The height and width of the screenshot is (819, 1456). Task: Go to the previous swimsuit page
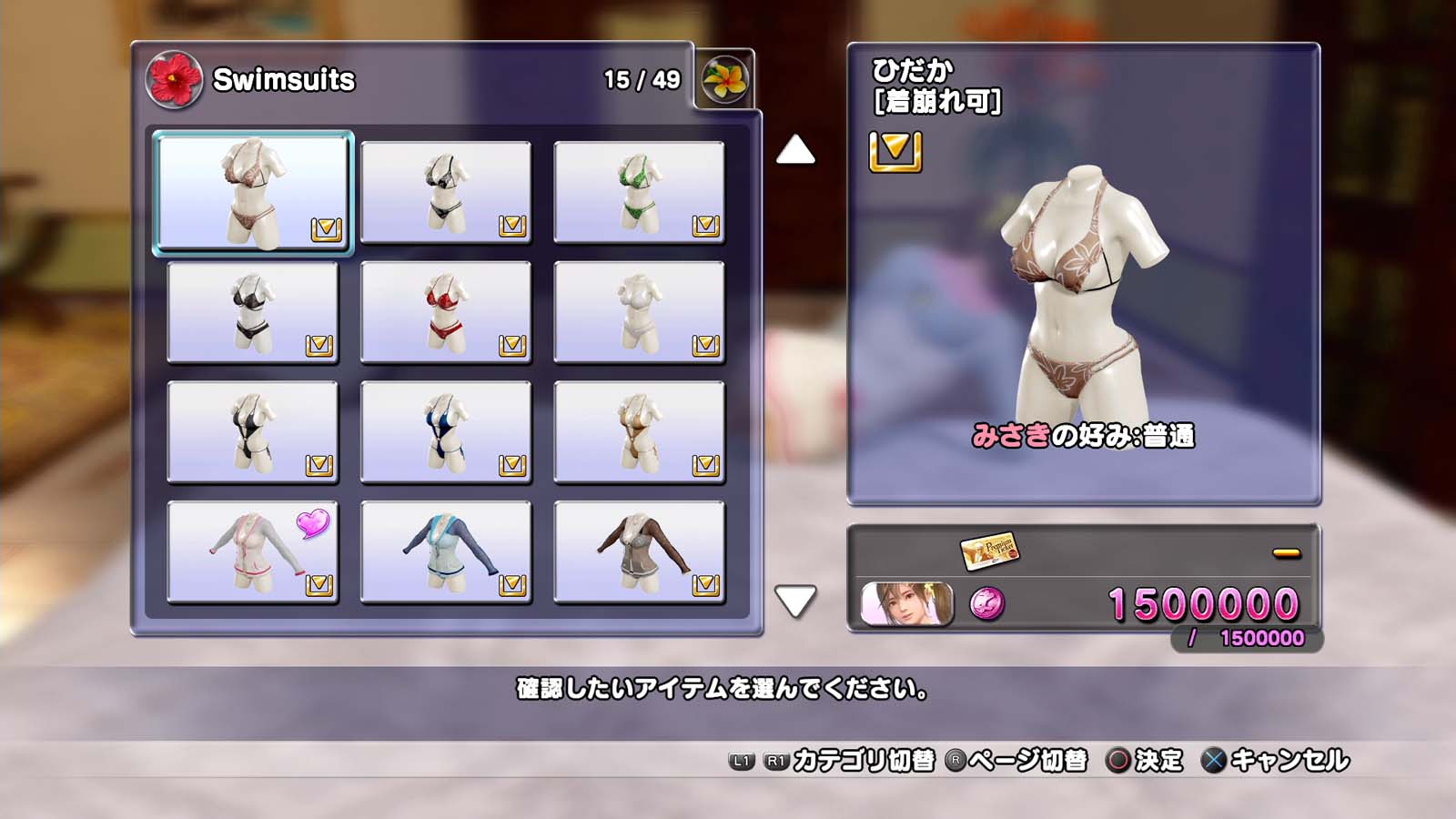pyautogui.click(x=795, y=150)
